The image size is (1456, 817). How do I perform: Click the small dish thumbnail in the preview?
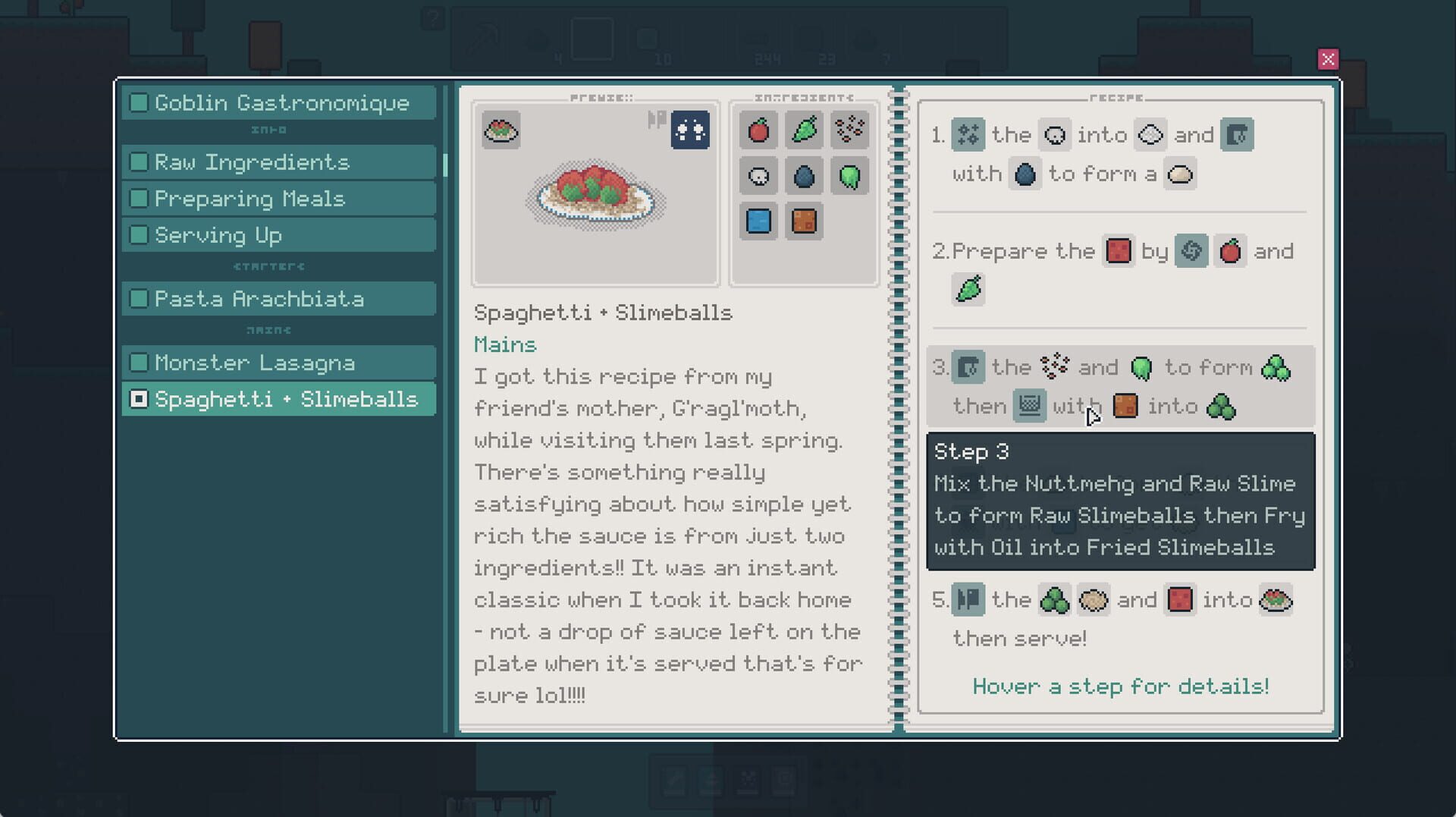[x=500, y=130]
